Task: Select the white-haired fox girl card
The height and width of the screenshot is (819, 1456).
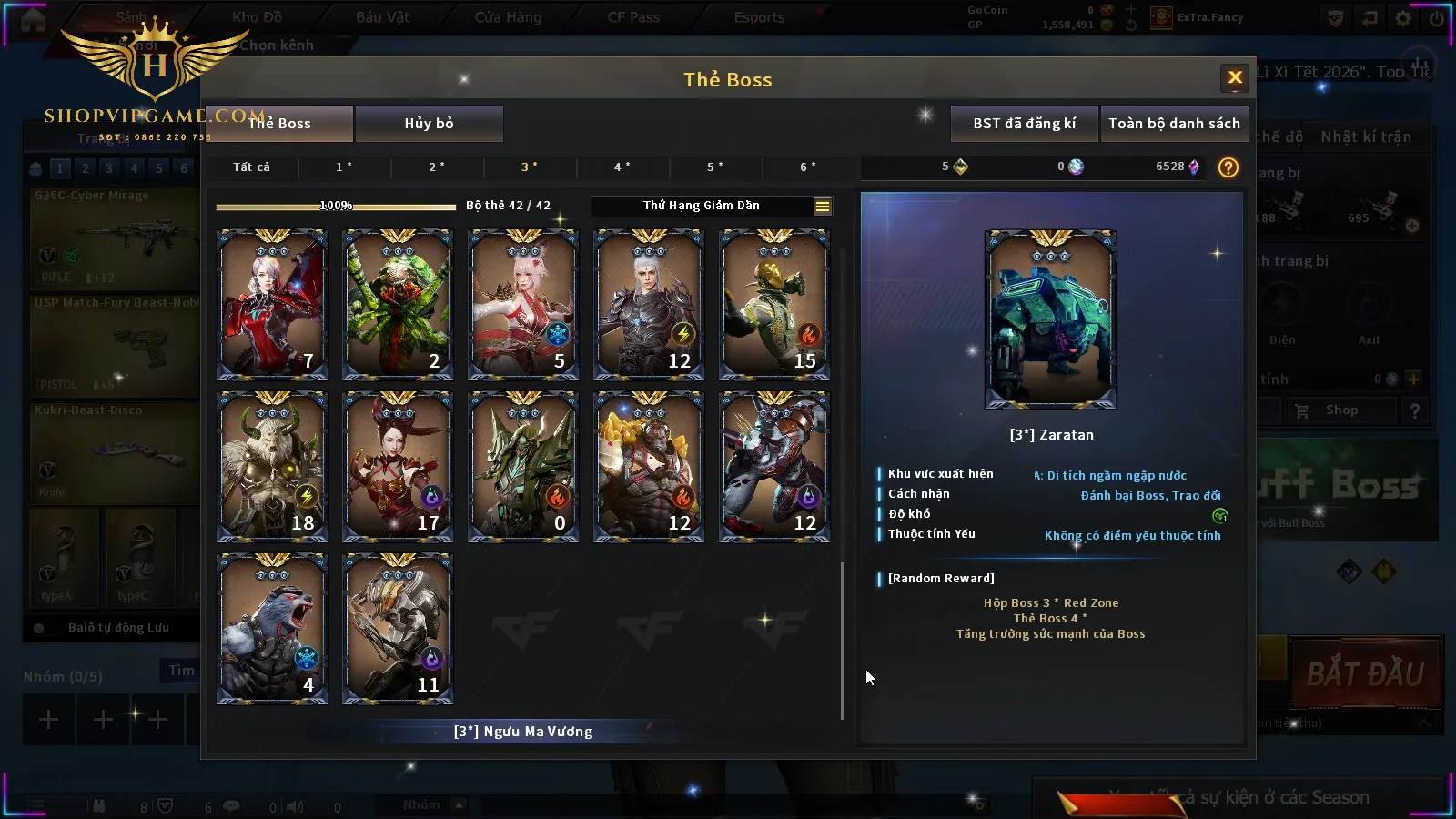Action: point(523,305)
